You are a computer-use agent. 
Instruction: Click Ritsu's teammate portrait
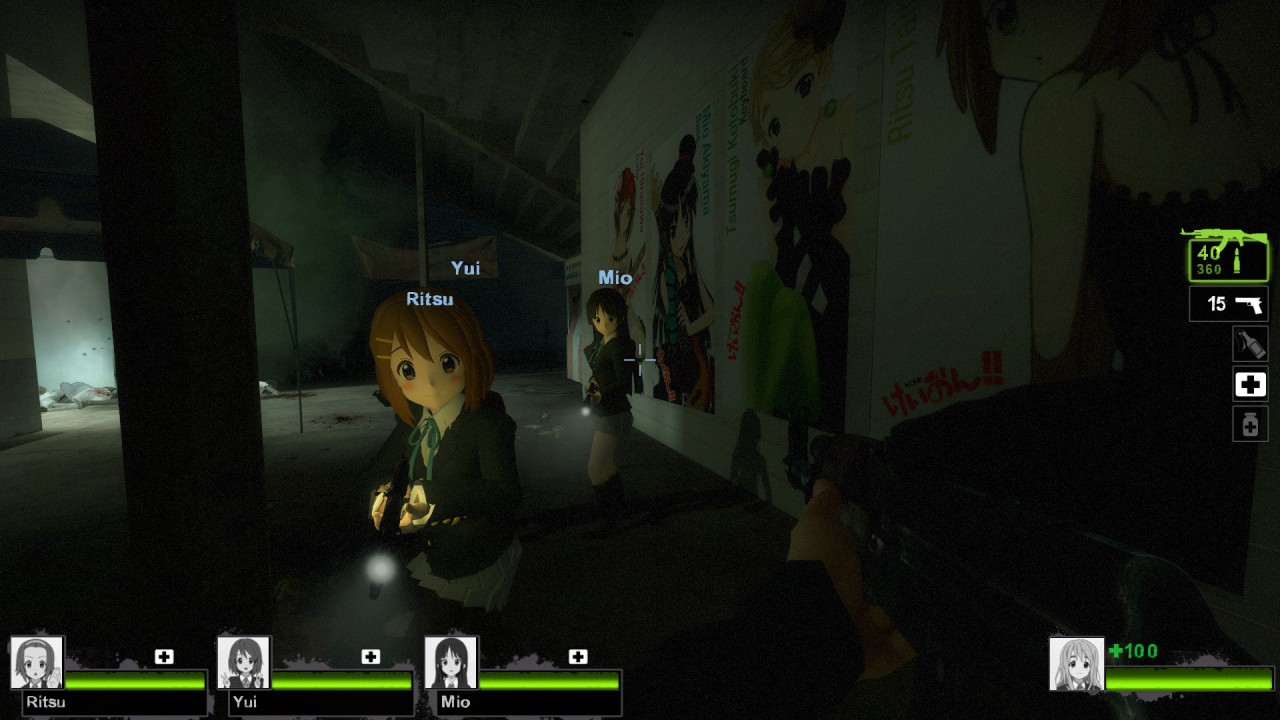click(37, 663)
